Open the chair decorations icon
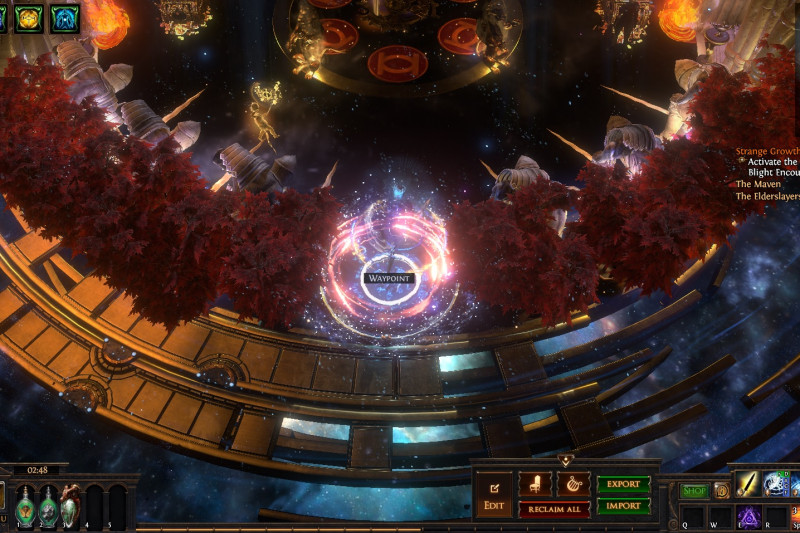Screen dimensions: 800x533 (535, 484)
